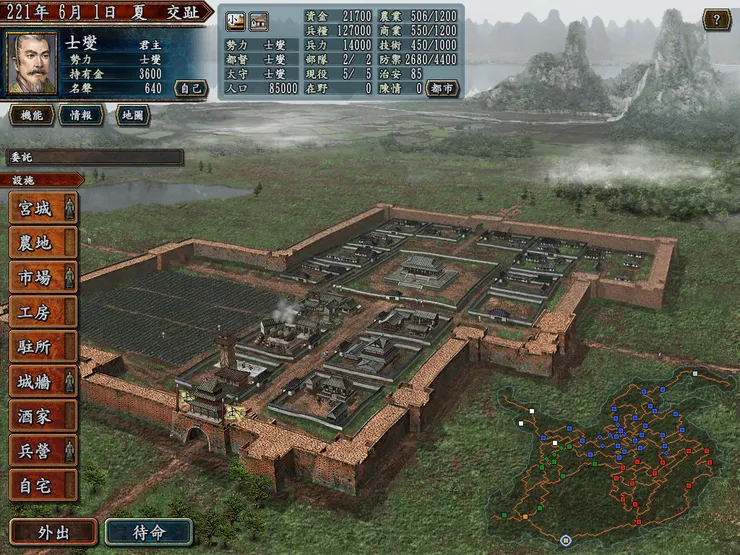740x555 pixels.
Task: Open the 兵營 (barracks) facility
Action: click(x=43, y=450)
